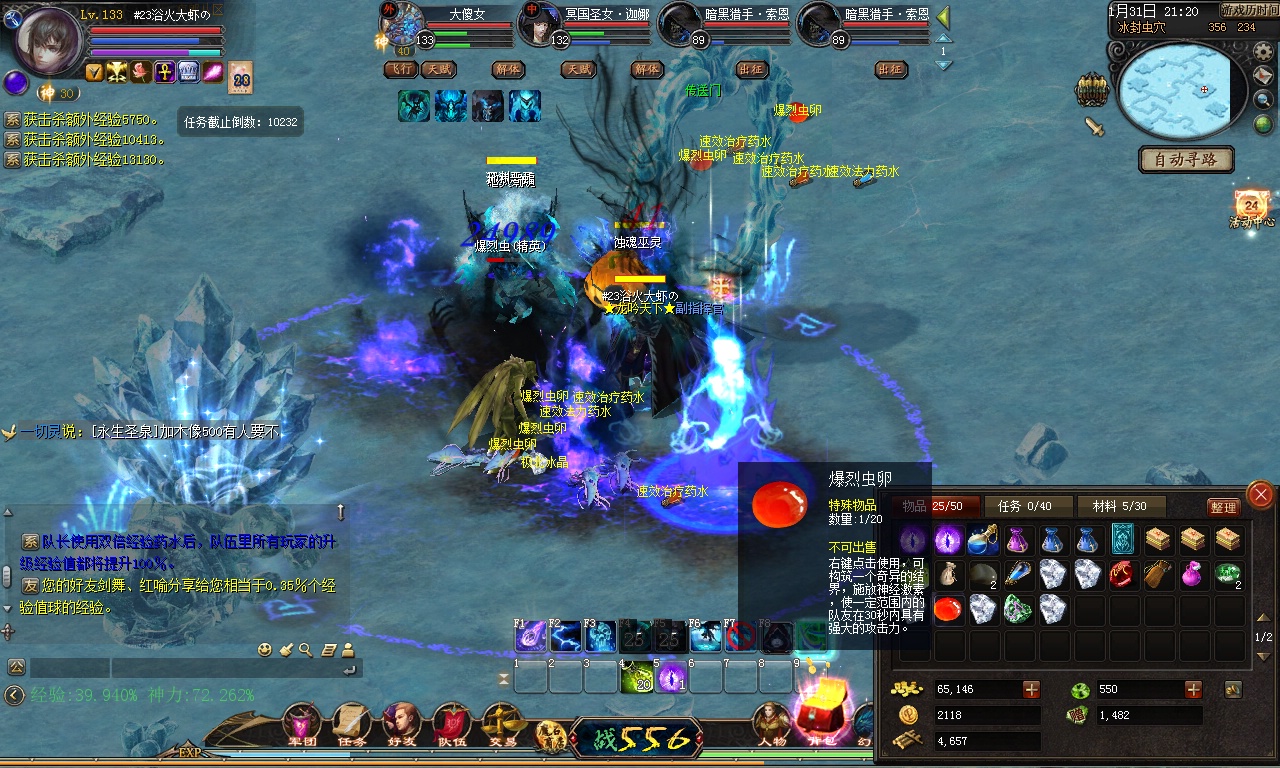
Task: Open the 好友 friends menu
Action: pos(401,725)
